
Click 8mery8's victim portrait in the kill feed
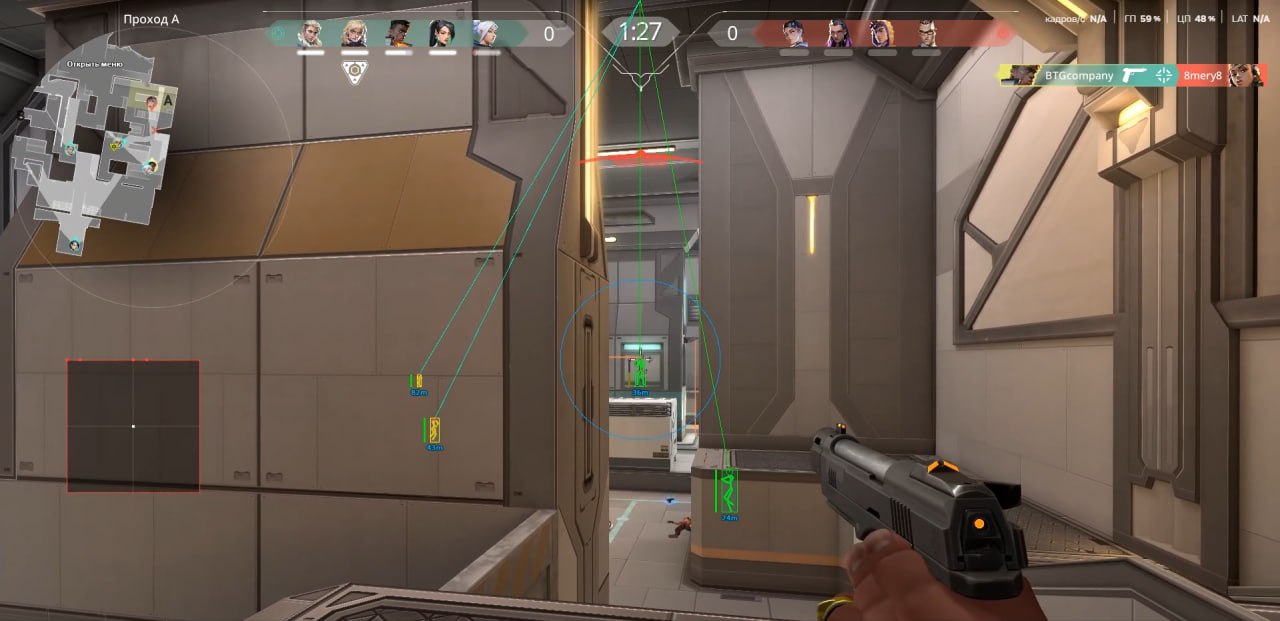[1246, 75]
